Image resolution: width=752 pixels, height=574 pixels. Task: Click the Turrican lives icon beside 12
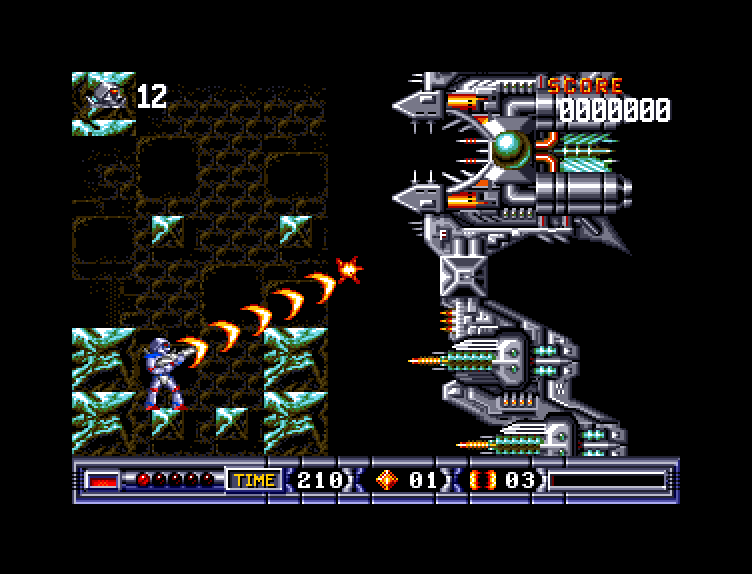[x=103, y=96]
